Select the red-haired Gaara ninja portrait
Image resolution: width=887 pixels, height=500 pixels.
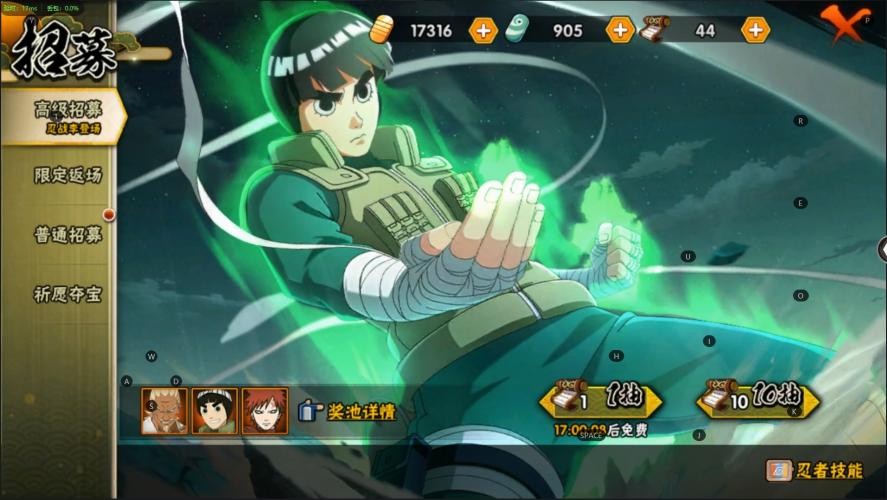[x=264, y=411]
